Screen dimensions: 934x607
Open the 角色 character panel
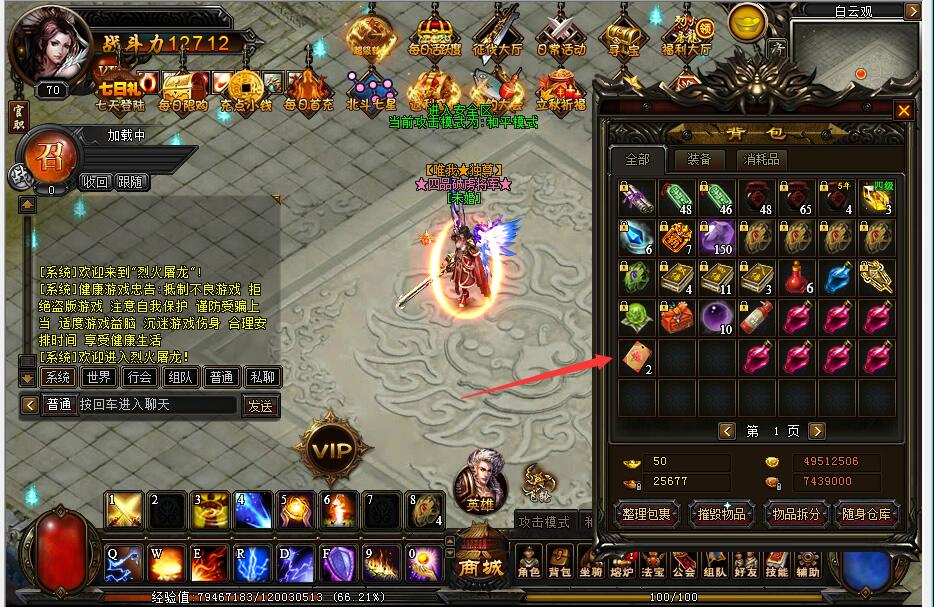529,562
